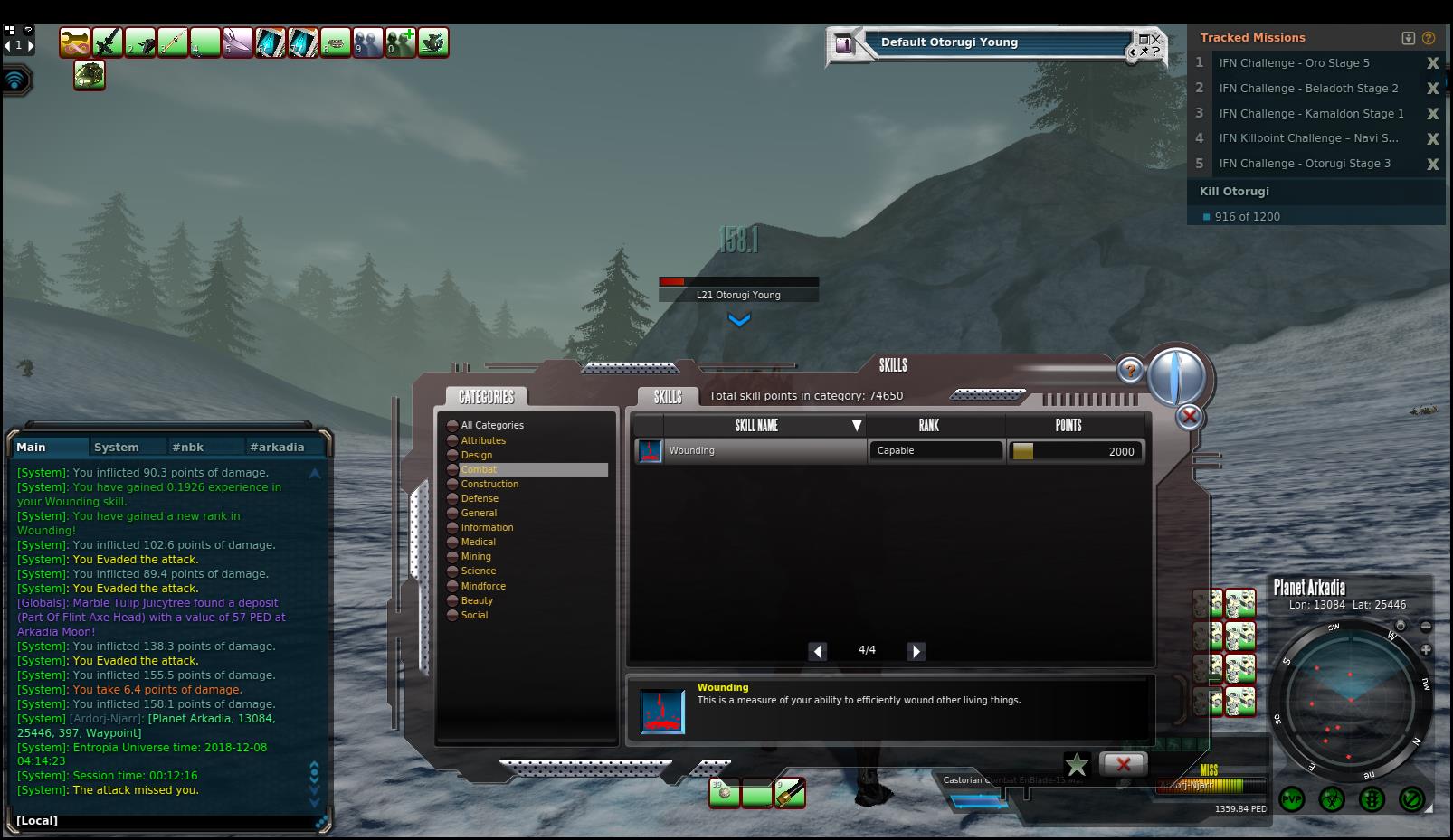Click the Planet Arkadia radar minimap
This screenshot has width=1453, height=840.
click(1350, 702)
